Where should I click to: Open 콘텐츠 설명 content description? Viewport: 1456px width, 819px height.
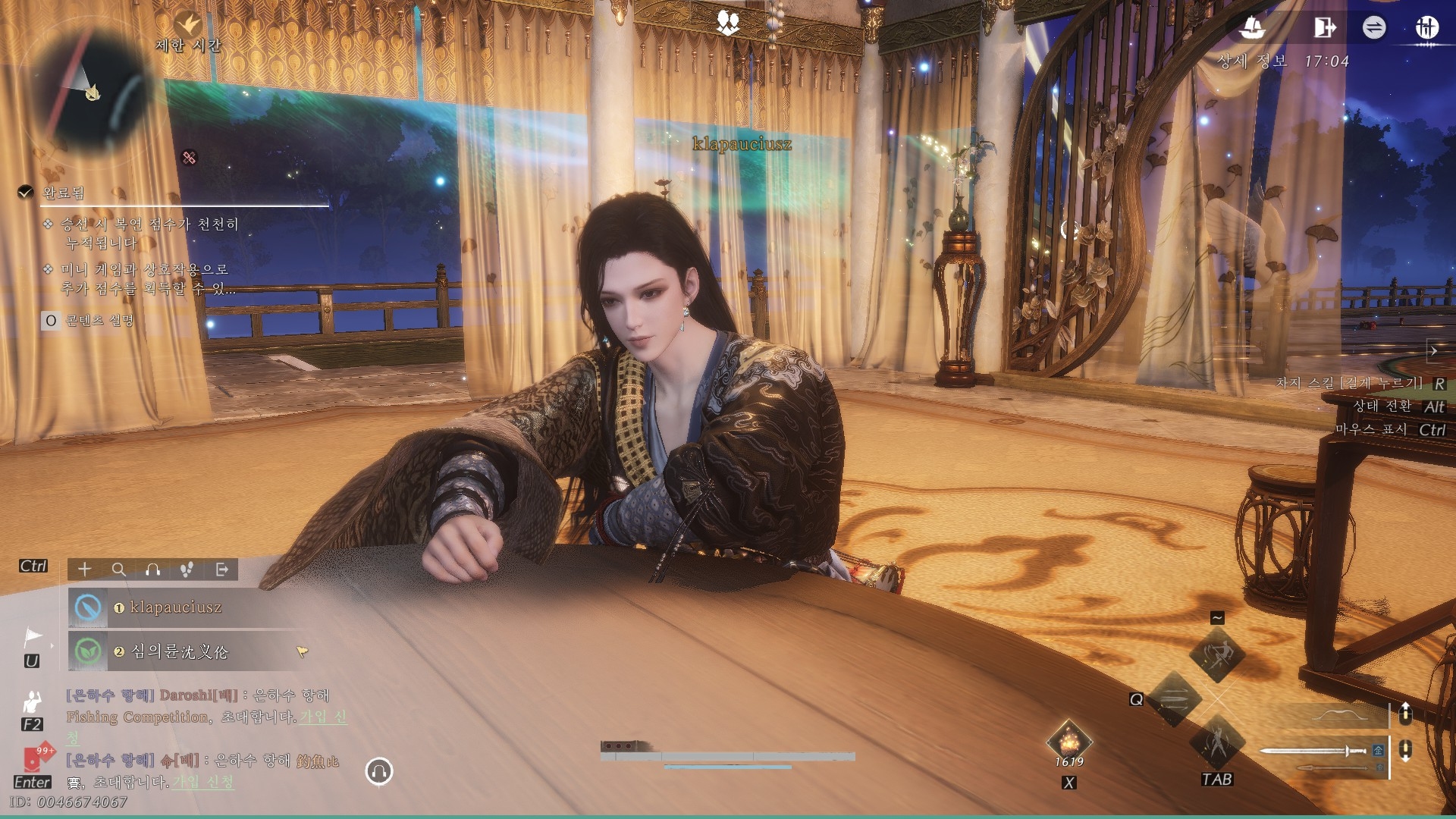(99, 321)
